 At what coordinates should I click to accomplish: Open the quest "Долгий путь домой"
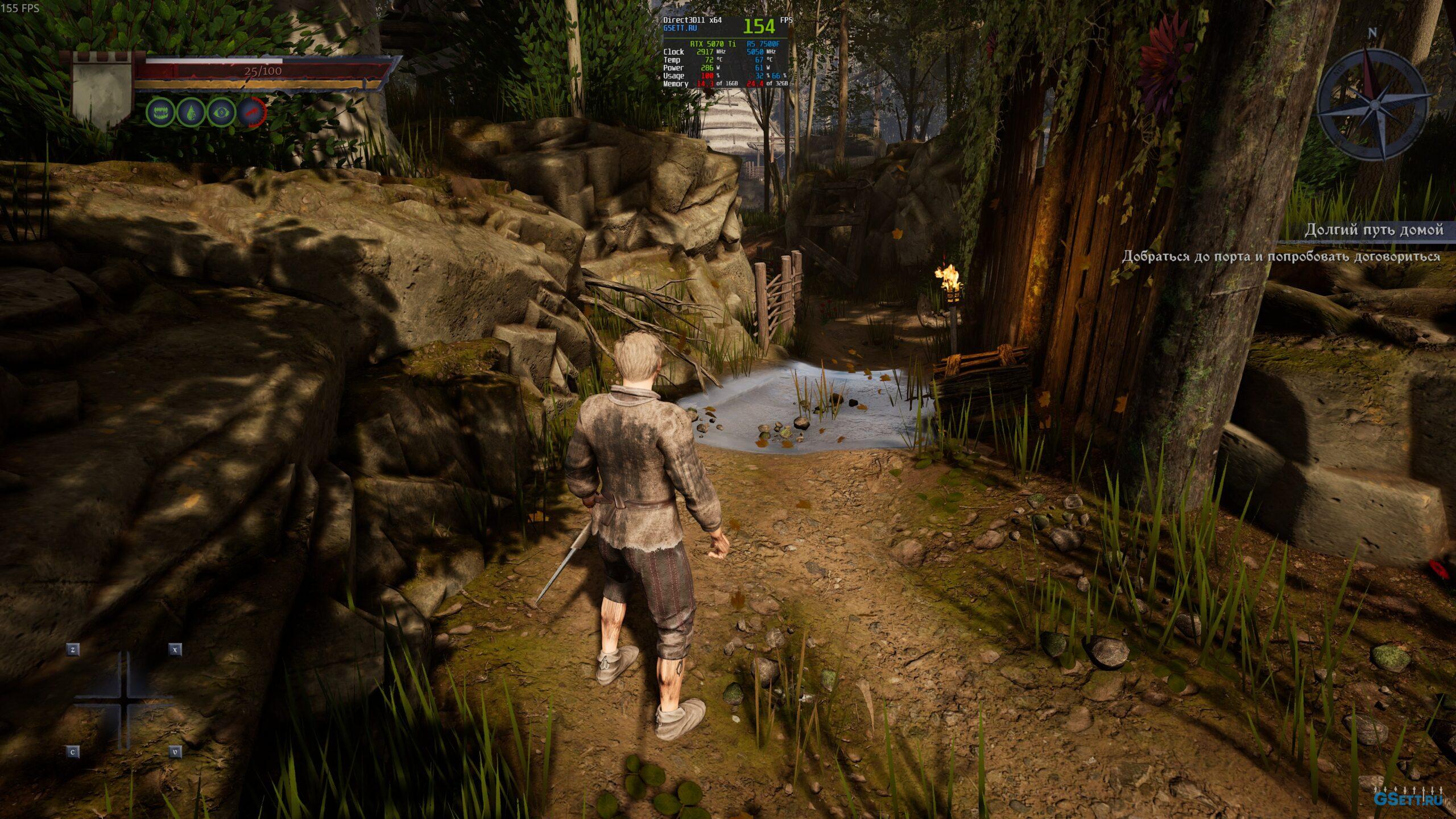pos(1374,230)
